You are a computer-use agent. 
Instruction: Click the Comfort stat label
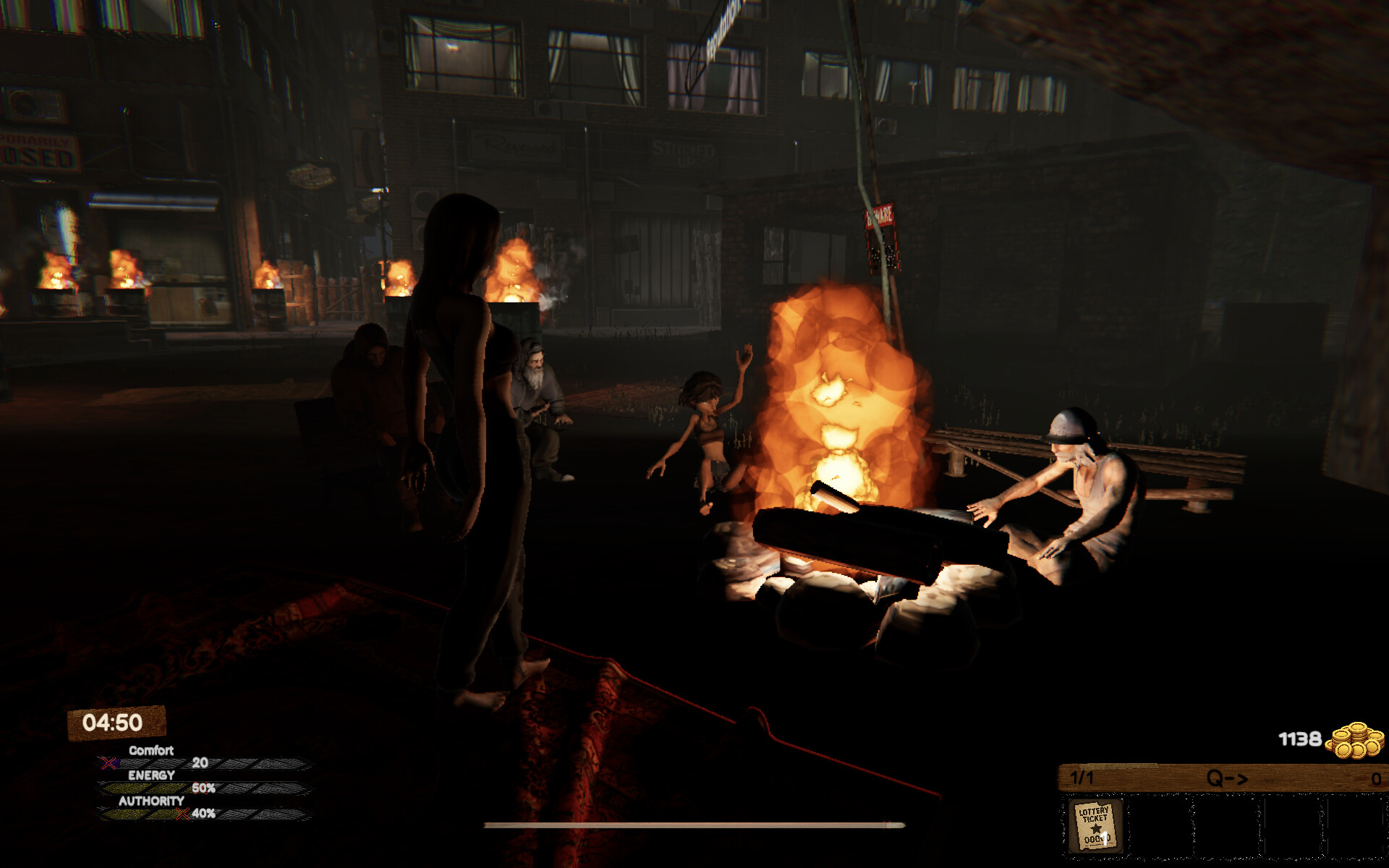(150, 751)
